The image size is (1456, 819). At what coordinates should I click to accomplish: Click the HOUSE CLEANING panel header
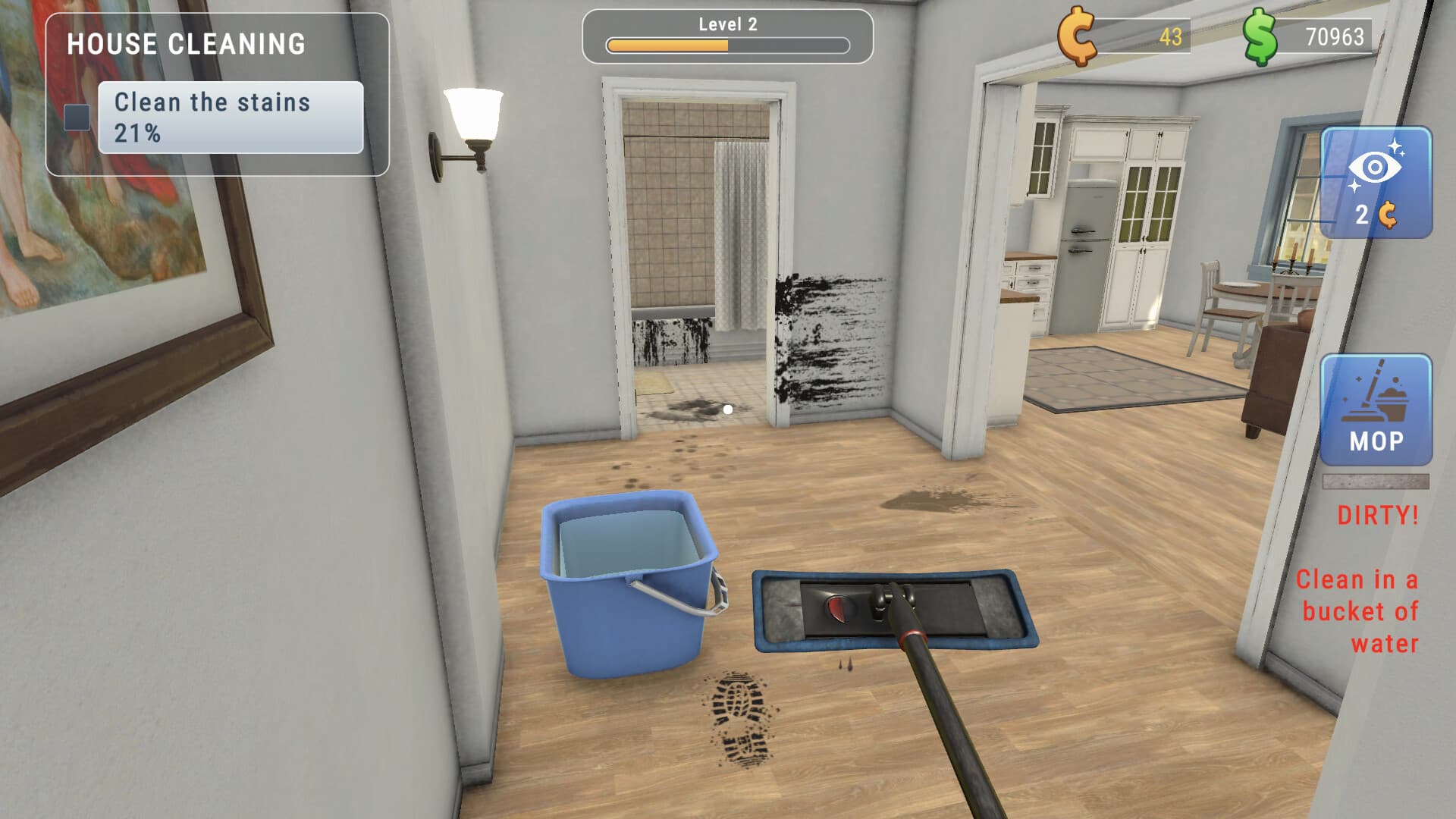(187, 44)
